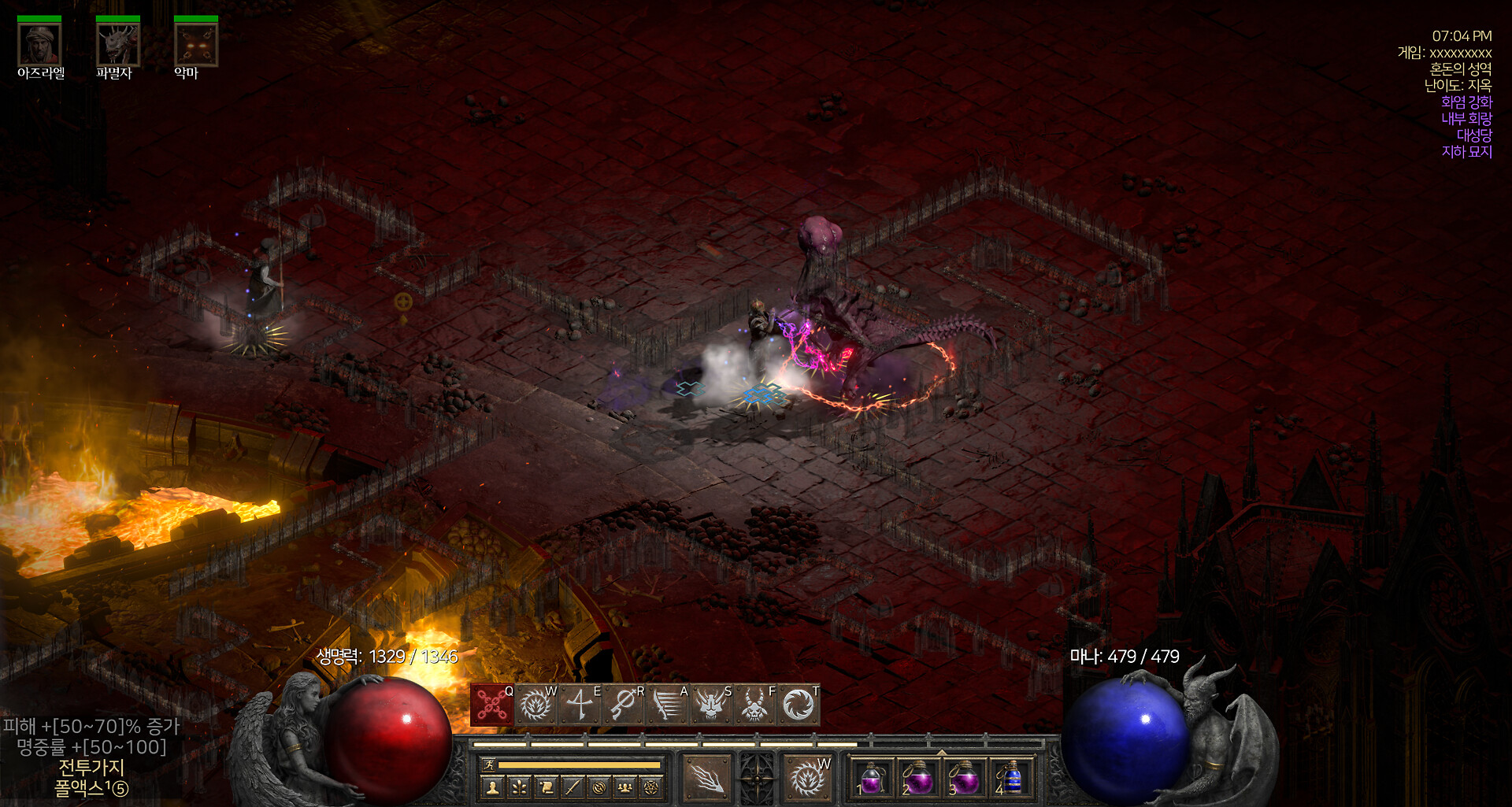The width and height of the screenshot is (1512, 807).
Task: Choose the spiked ring skill on the hotbar
Action: (x=535, y=705)
